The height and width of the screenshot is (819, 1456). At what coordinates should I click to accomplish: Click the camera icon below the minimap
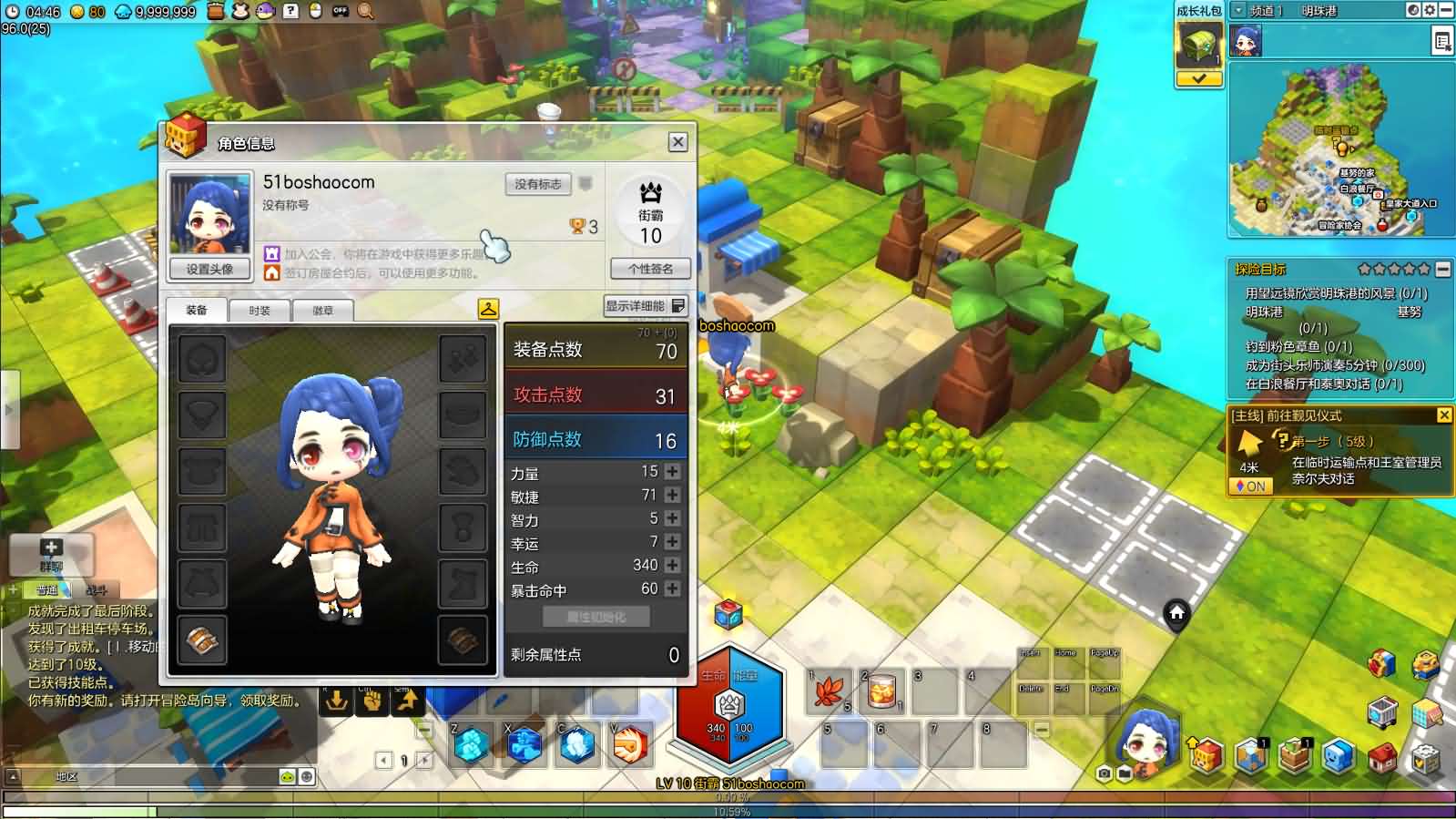pyautogui.click(x=1103, y=773)
